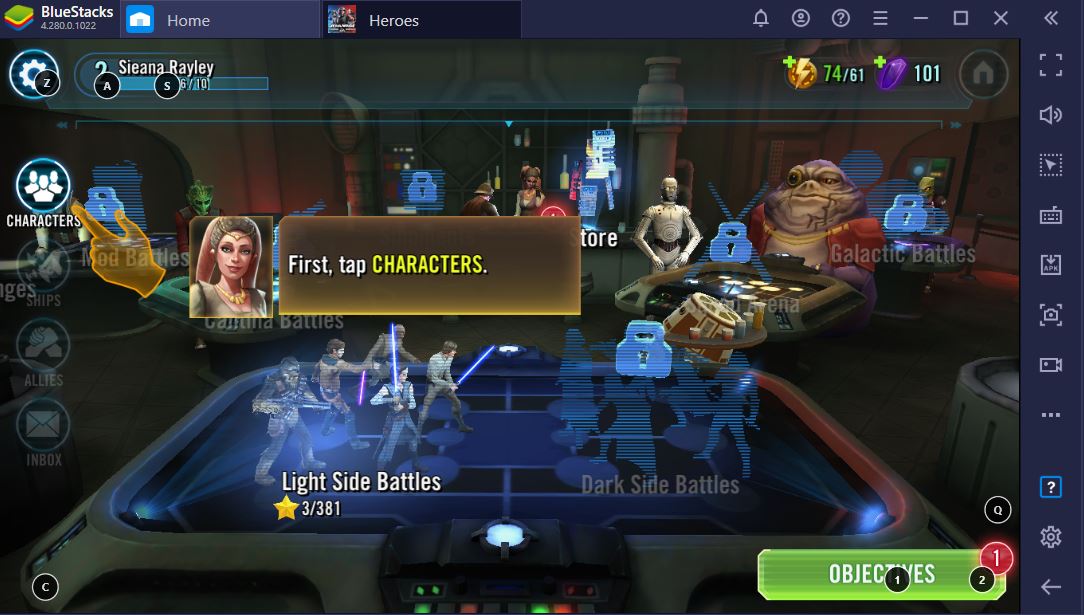Open the settings gear icon

click(x=33, y=73)
